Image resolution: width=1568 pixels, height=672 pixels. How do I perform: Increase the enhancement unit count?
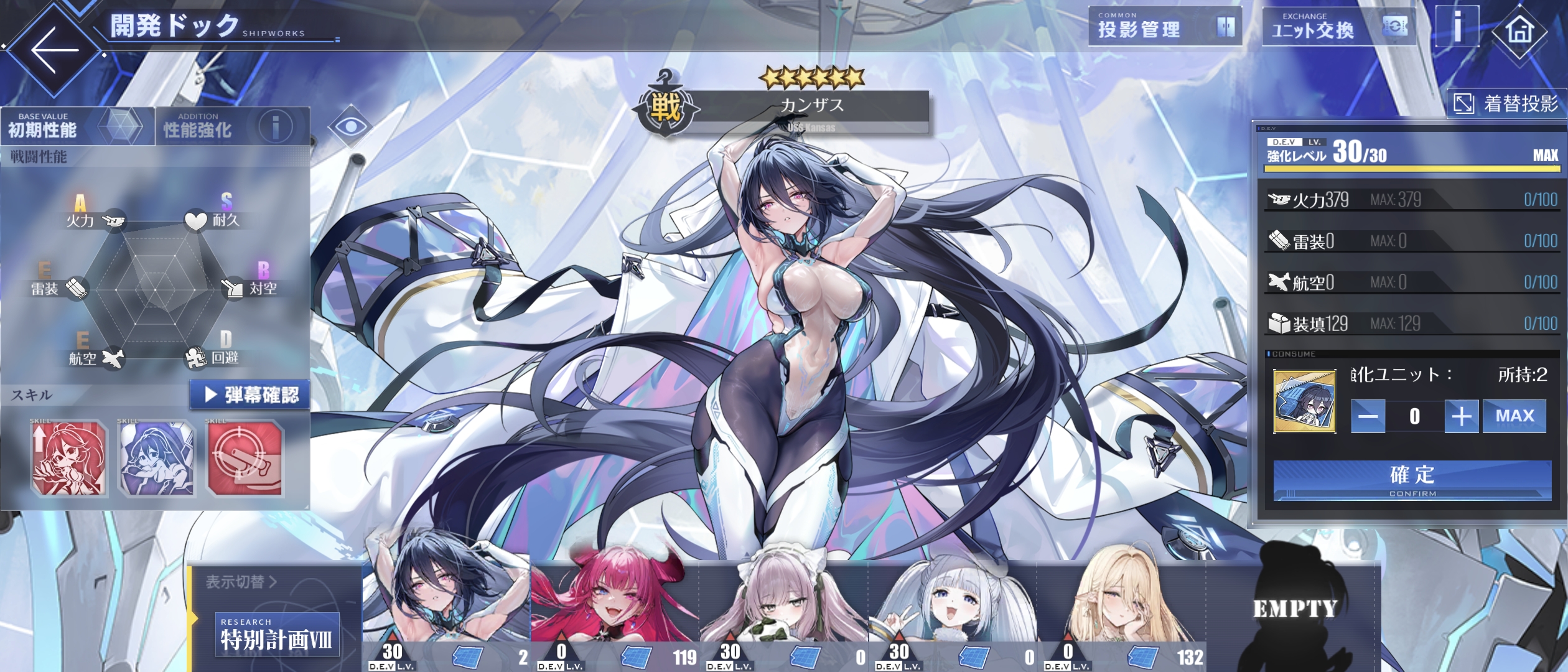pos(1461,416)
